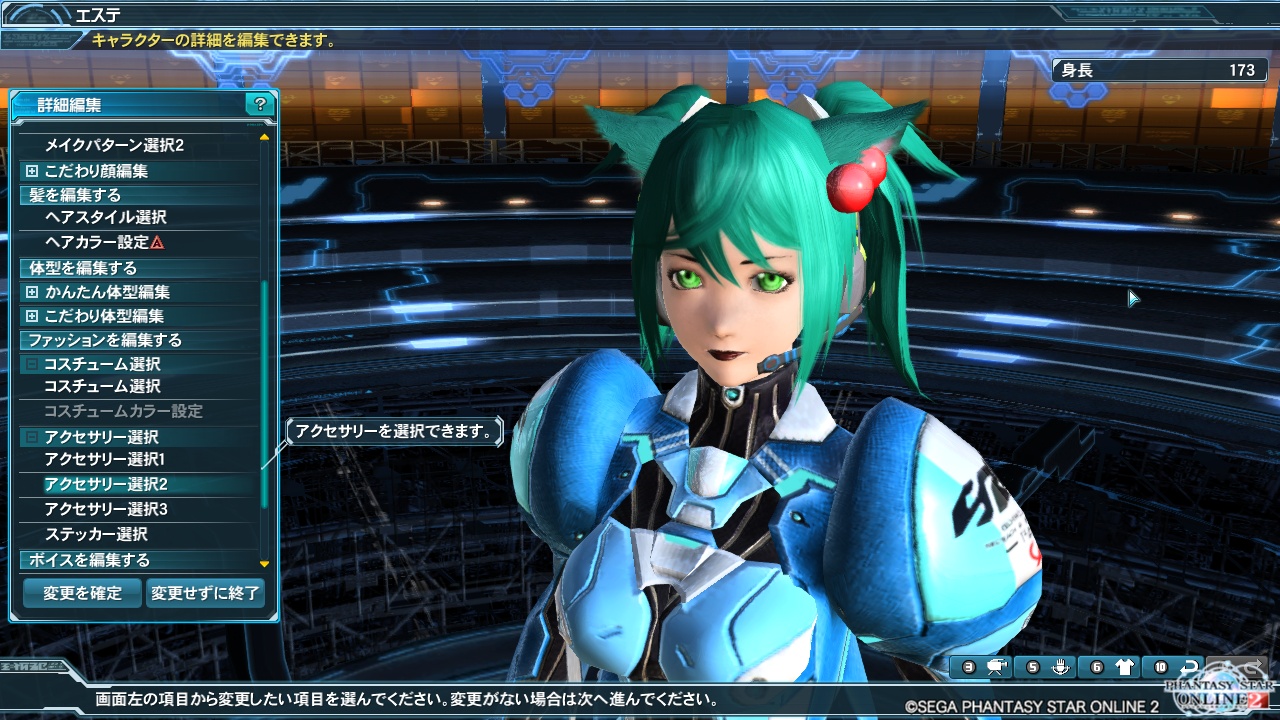Select the ボイスを編集する header
The image size is (1280, 720).
(89, 560)
